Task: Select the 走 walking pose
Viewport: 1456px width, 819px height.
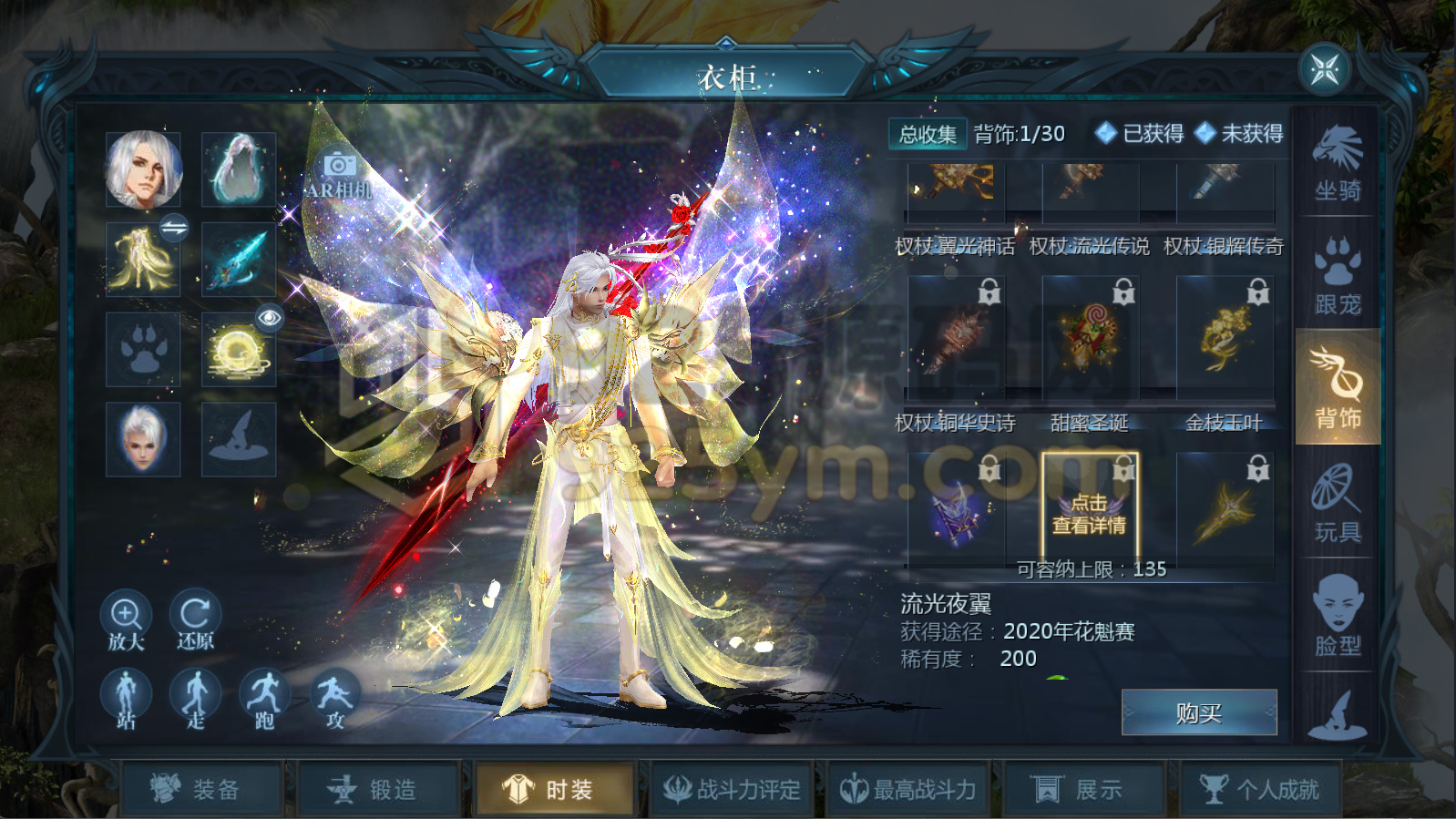Action: point(195,696)
